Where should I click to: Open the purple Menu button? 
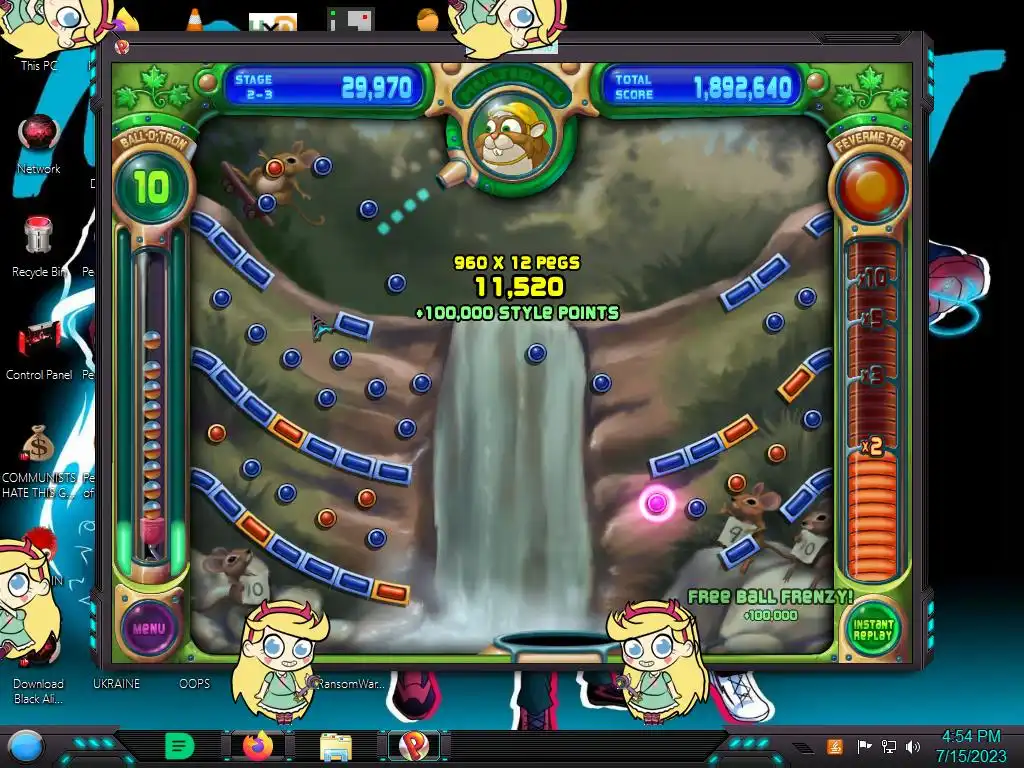tap(148, 628)
